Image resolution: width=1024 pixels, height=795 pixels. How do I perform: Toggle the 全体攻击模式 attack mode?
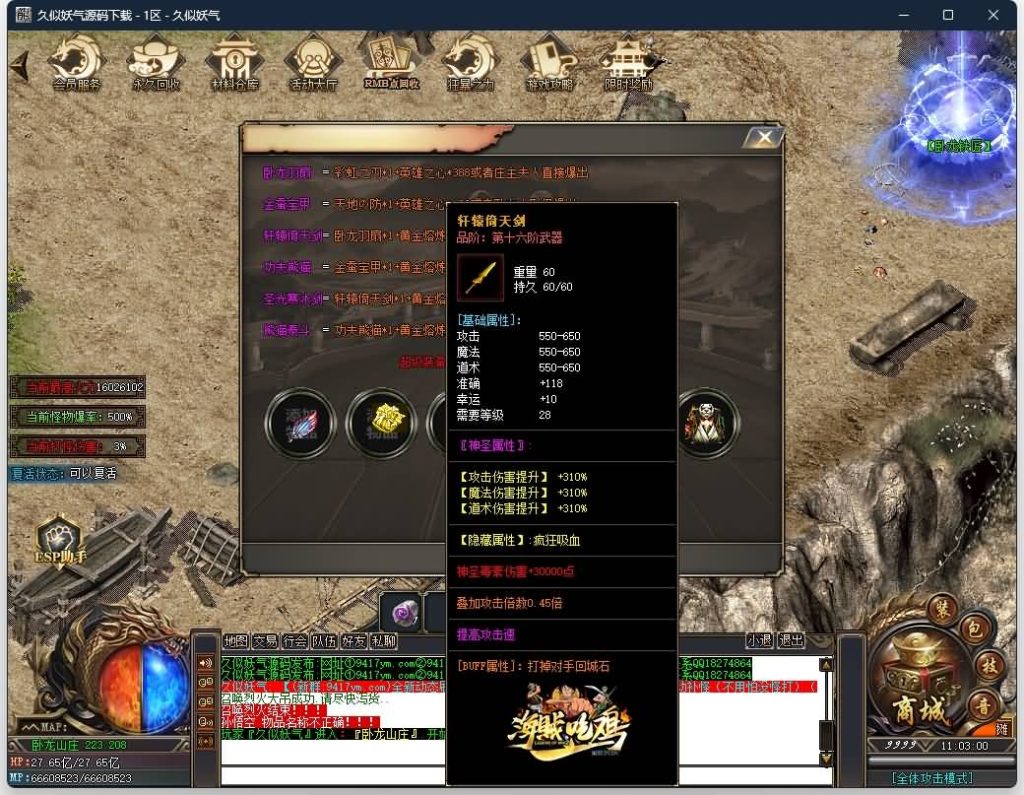(x=932, y=778)
